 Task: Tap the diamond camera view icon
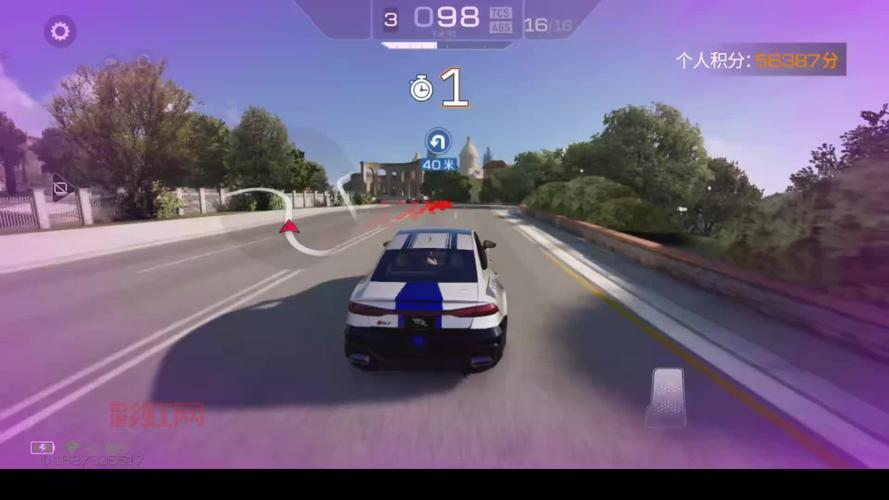coord(62,187)
